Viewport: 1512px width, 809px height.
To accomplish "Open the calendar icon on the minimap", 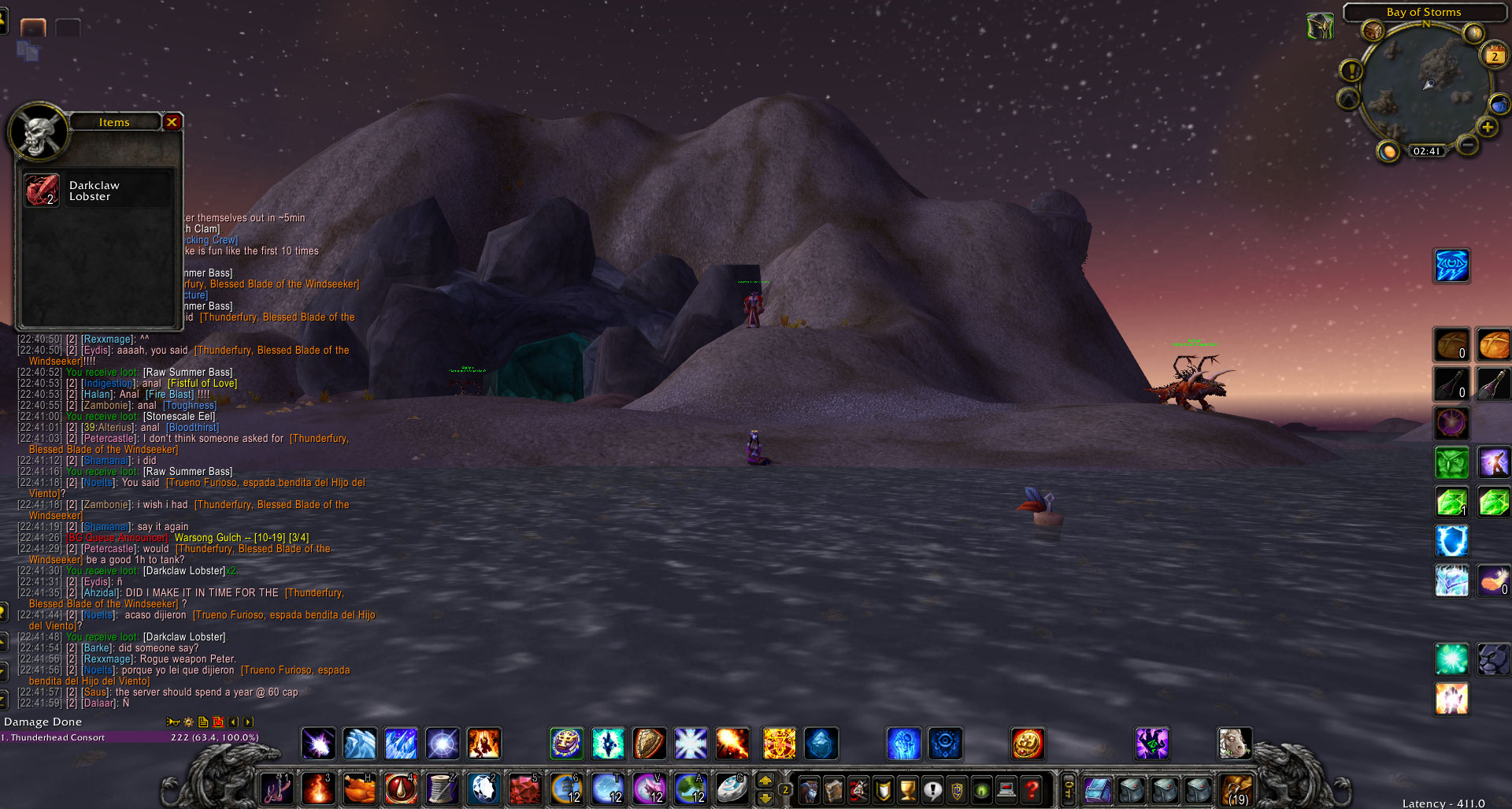I will tap(1494, 55).
